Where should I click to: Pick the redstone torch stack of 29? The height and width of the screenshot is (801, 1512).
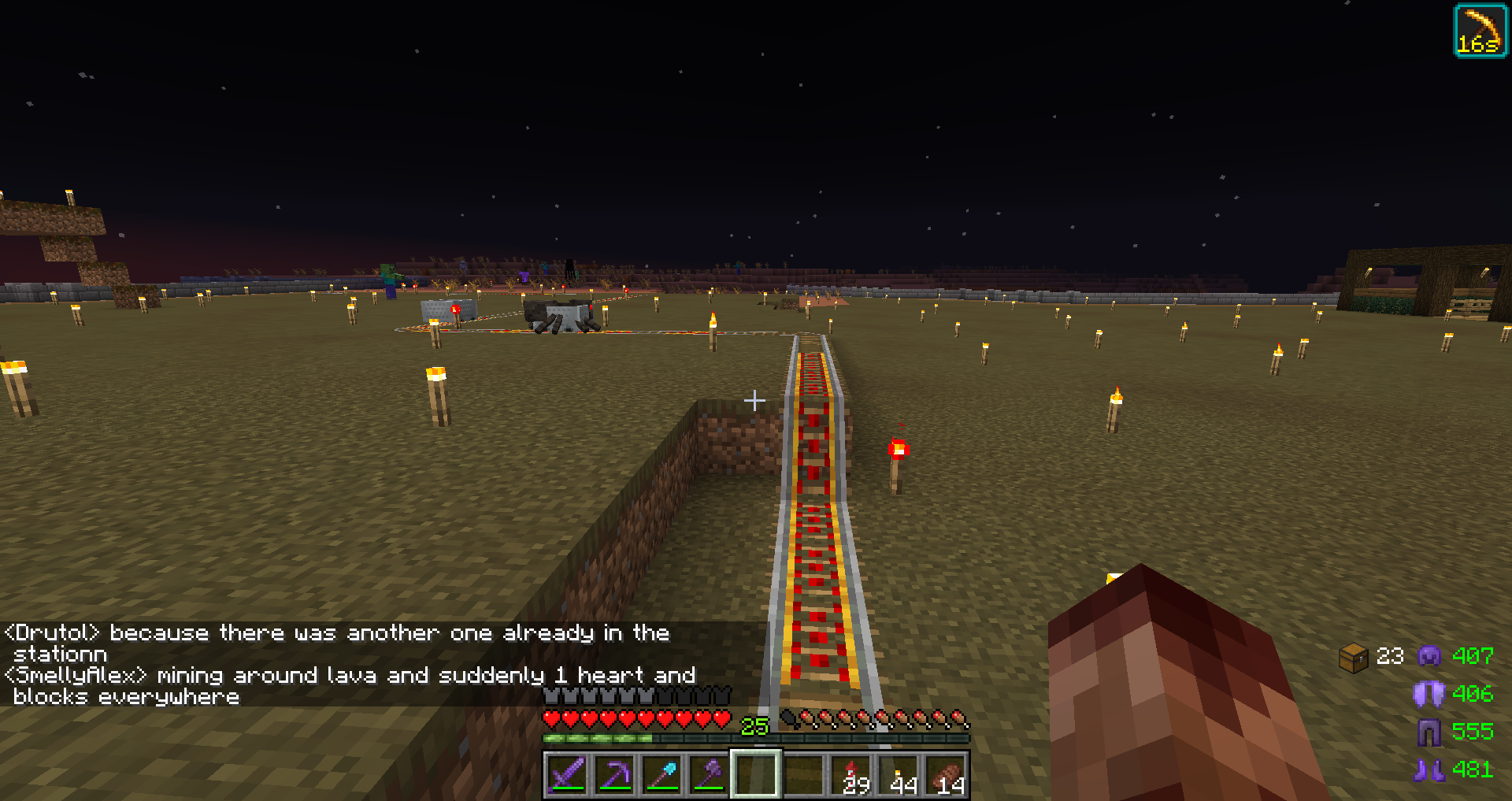852,774
